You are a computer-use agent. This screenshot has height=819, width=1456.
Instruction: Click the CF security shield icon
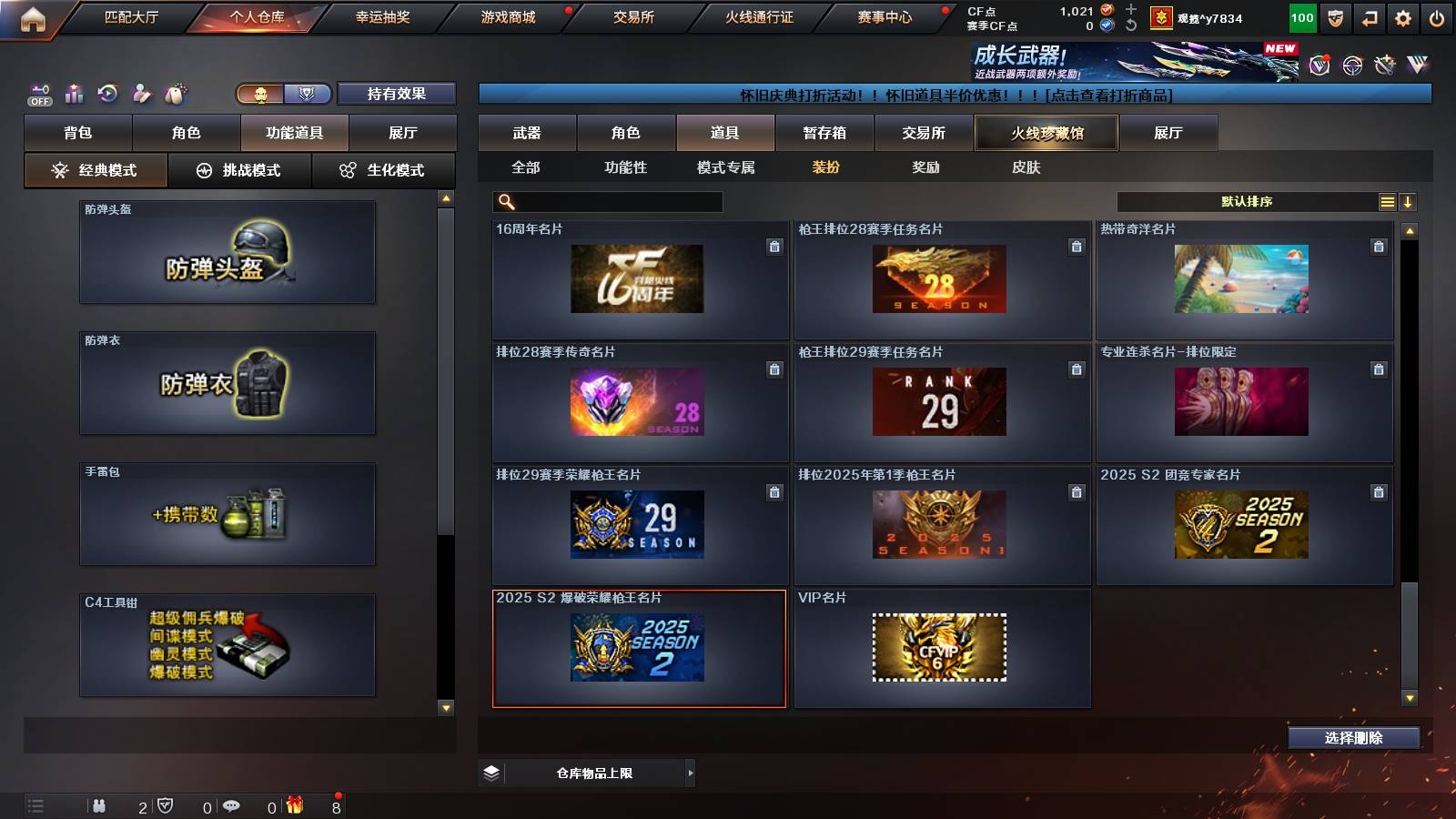pyautogui.click(x=1334, y=17)
